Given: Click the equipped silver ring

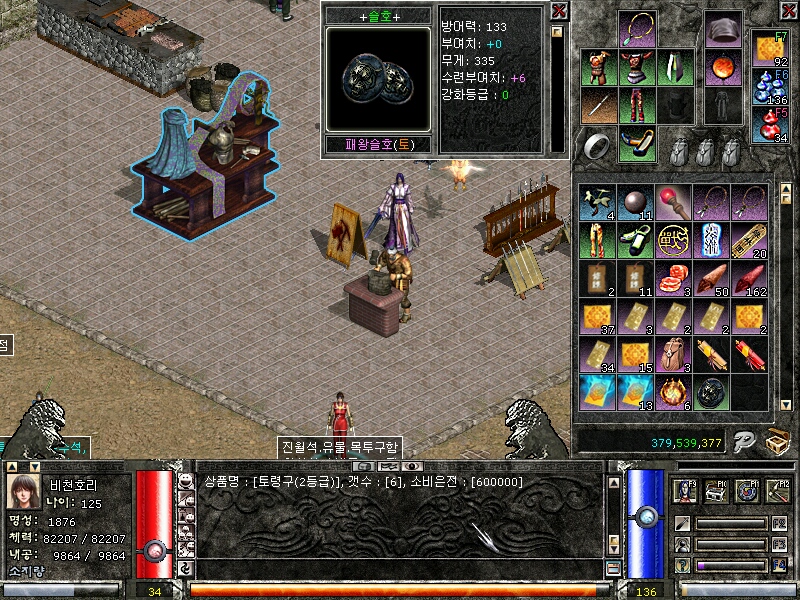Looking at the screenshot, I should click(x=598, y=146).
